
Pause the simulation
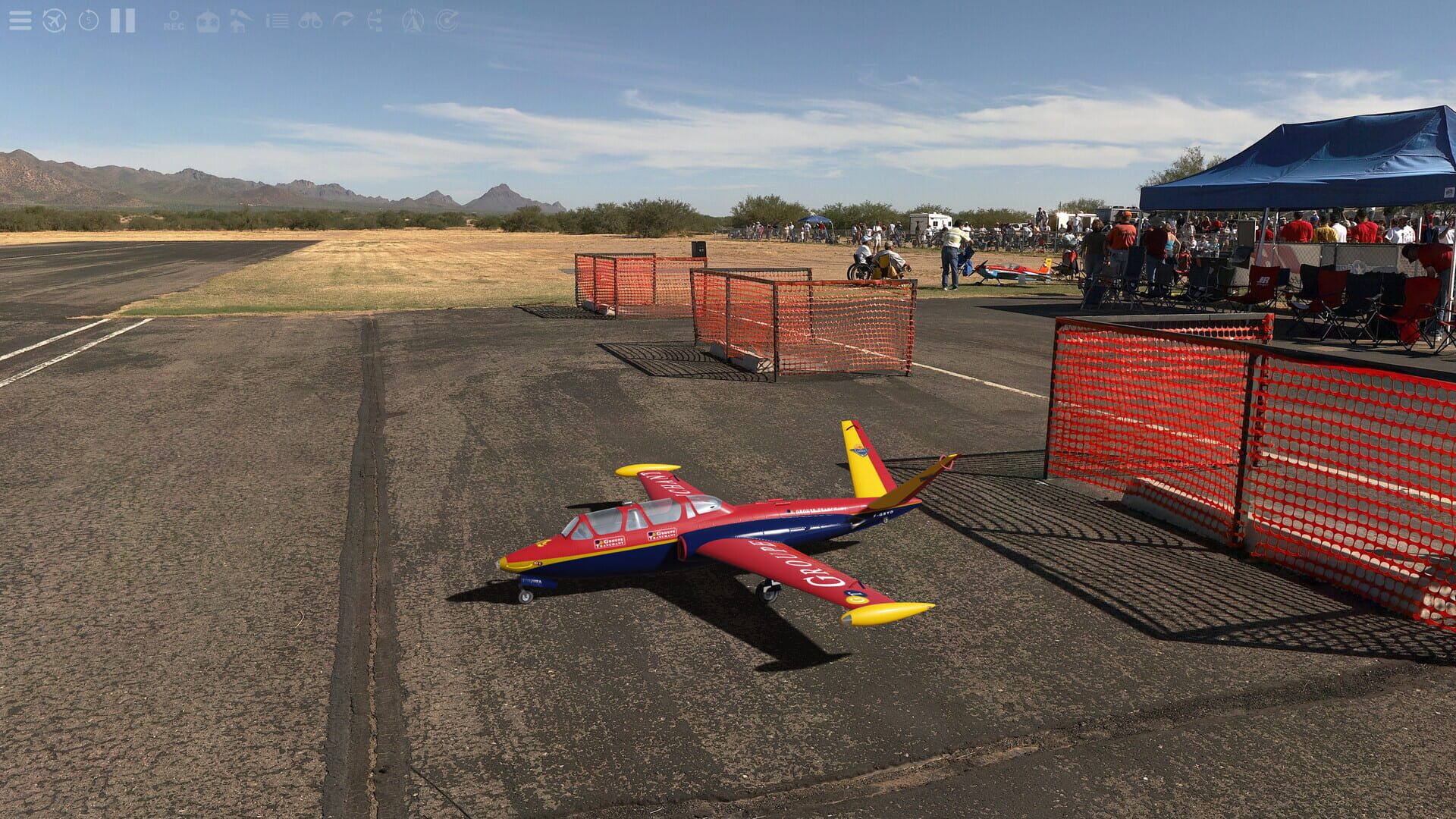click(121, 19)
